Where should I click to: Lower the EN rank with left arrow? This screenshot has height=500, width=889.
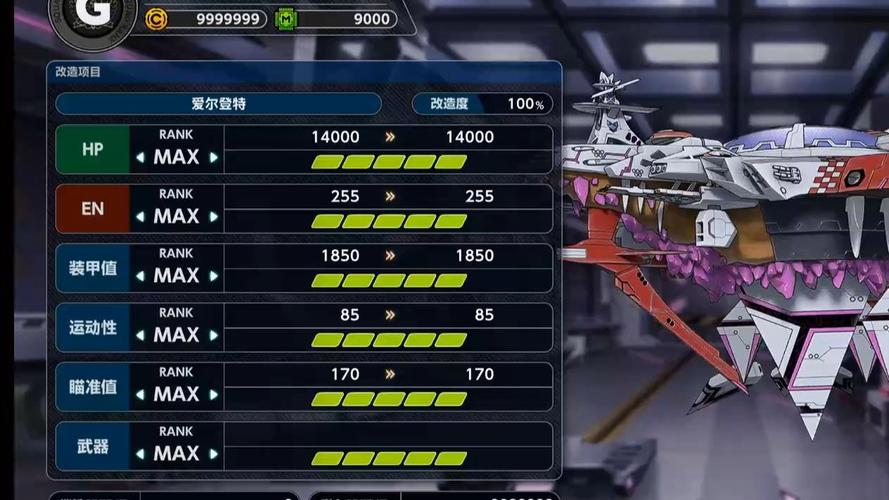[x=140, y=217]
